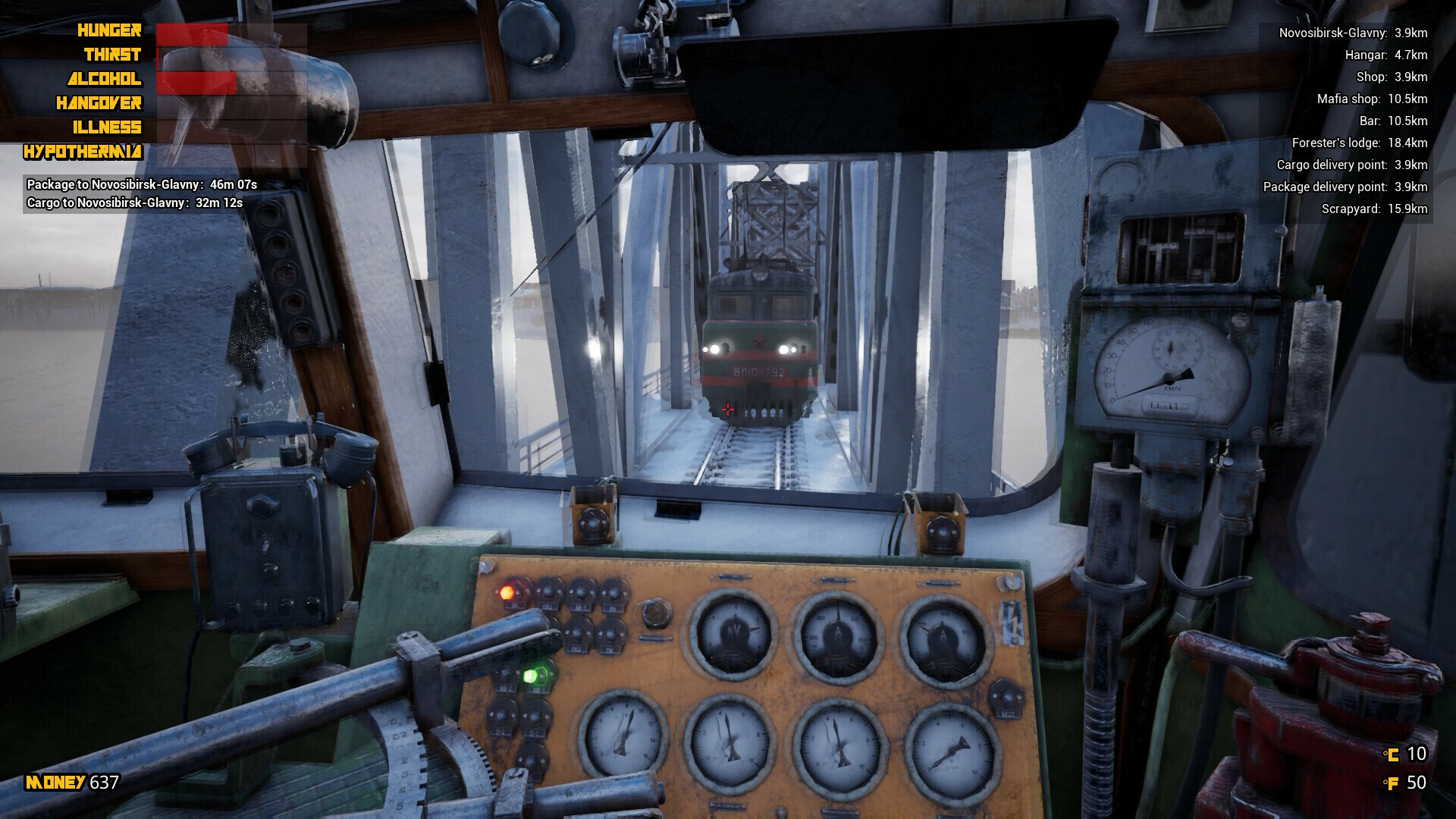
Task: Click the gold coin currency icon
Action: (1392, 756)
